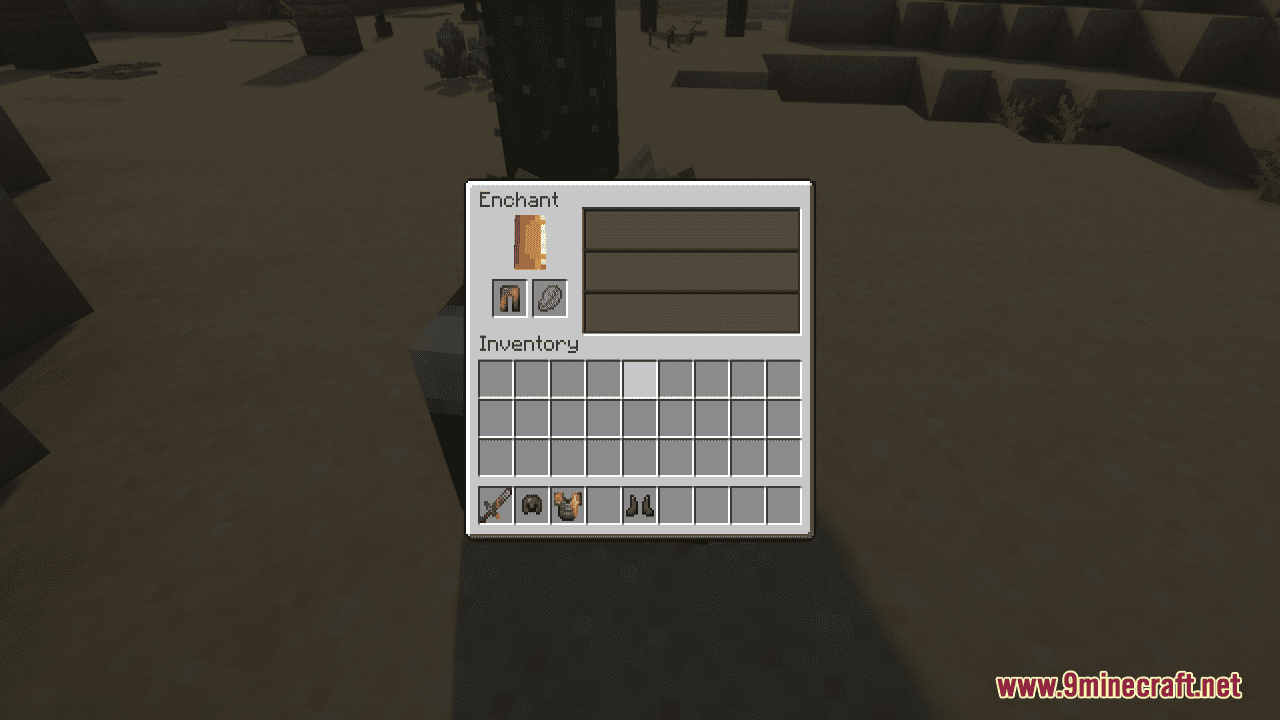
Task: Choose the second enchantment option row
Action: pyautogui.click(x=692, y=272)
